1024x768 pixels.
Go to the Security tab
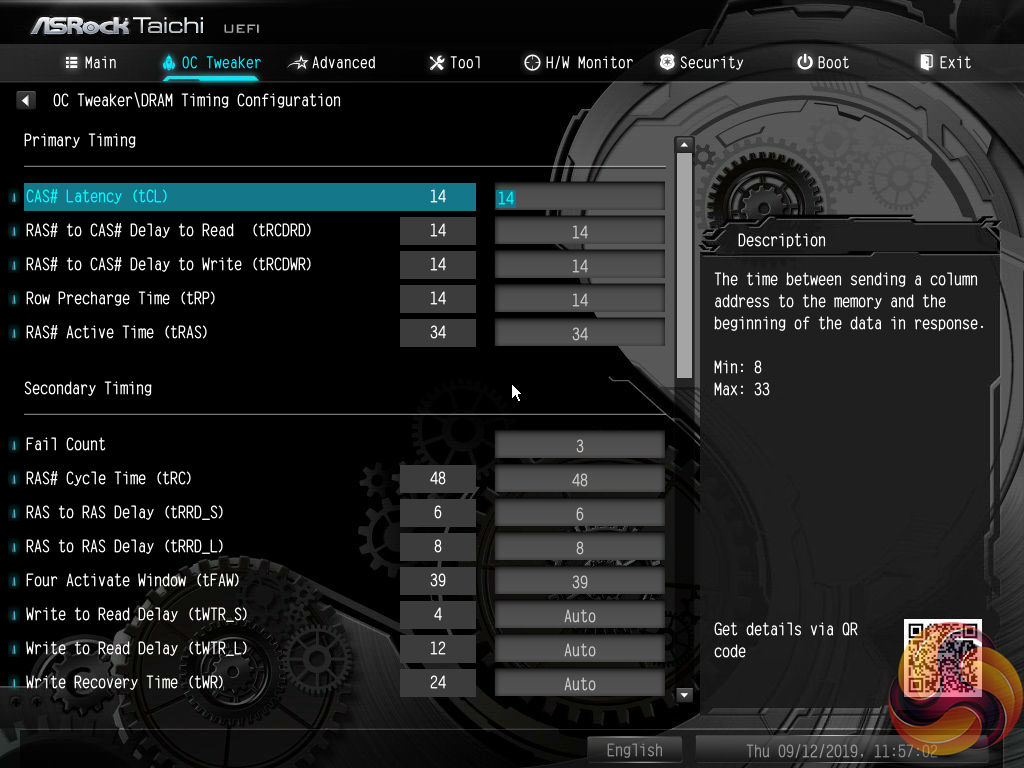coord(701,63)
